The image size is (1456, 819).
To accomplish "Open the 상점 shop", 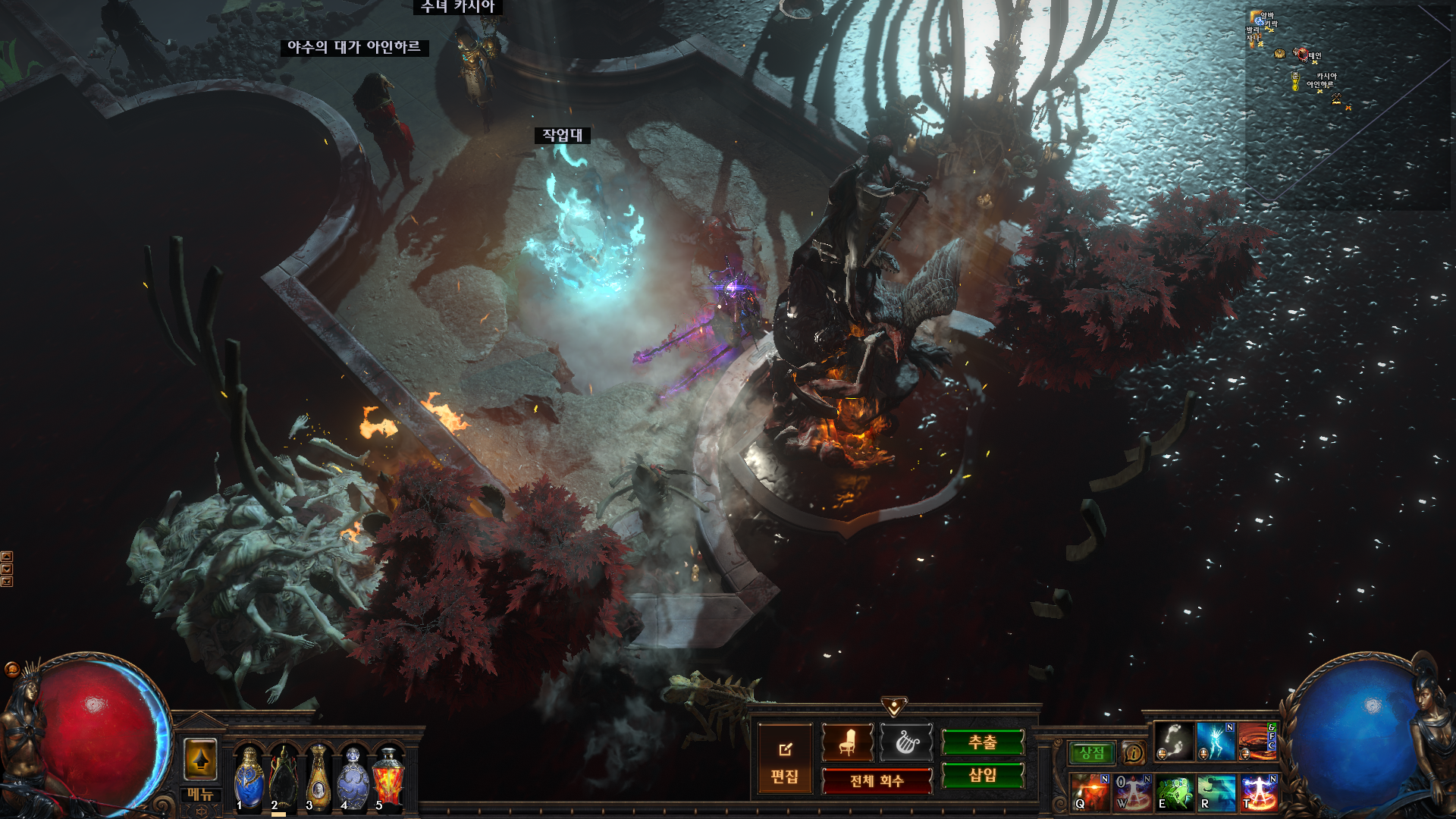I will 1092,753.
